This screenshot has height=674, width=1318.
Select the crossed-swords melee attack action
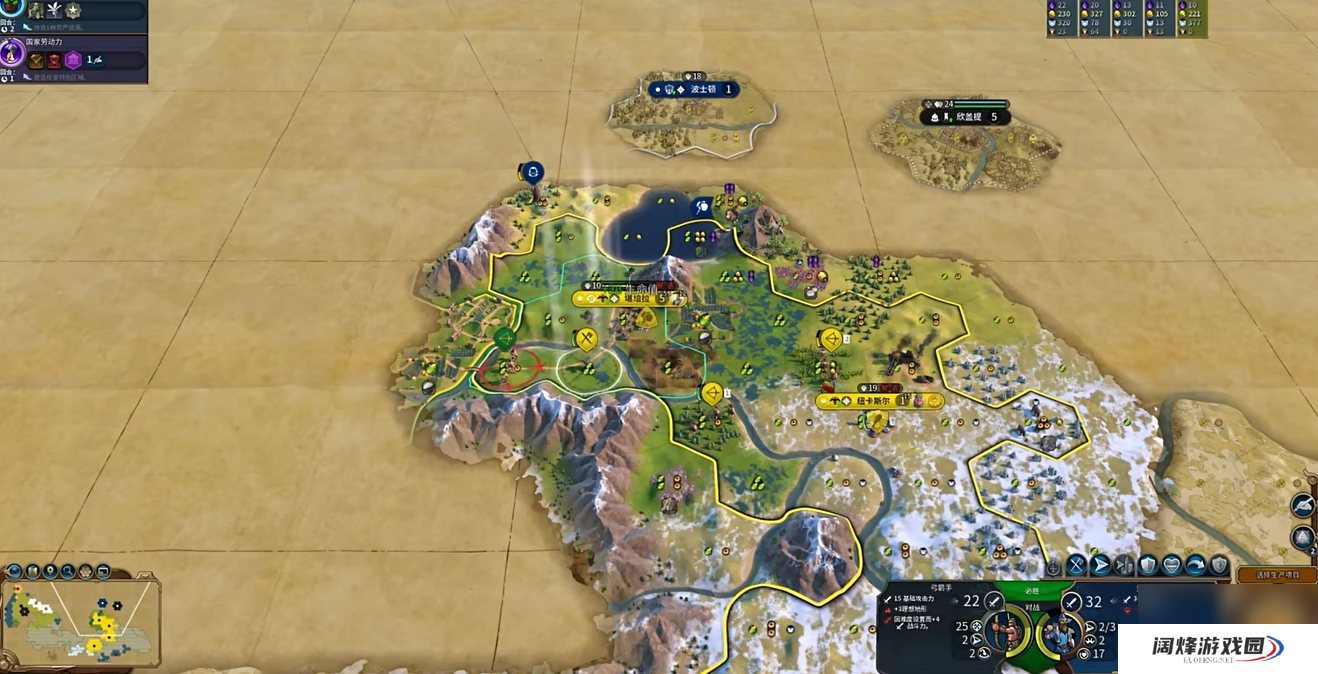click(x=1077, y=565)
